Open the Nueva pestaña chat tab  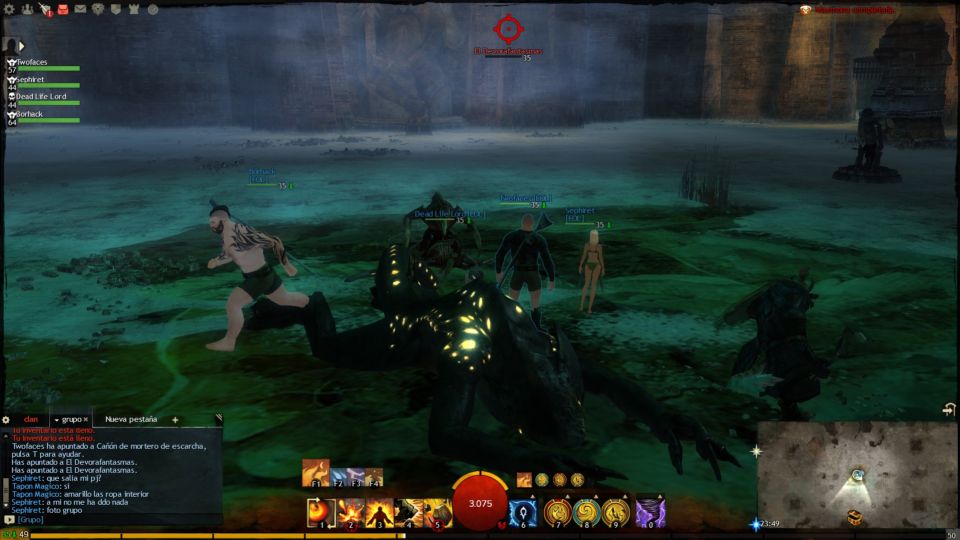click(x=131, y=420)
